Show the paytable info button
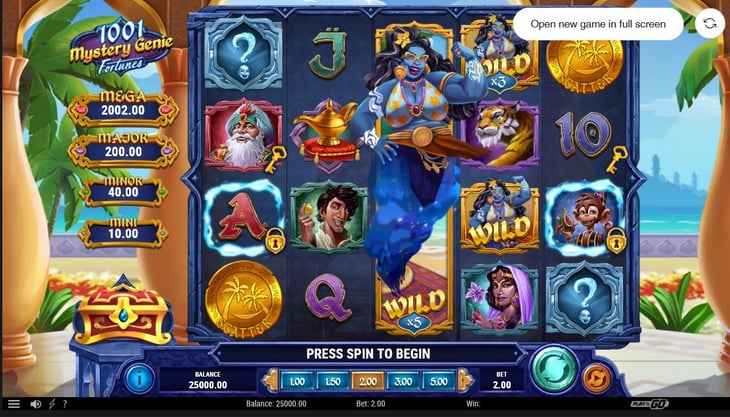Viewport: 730px width, 417px height. (x=138, y=378)
